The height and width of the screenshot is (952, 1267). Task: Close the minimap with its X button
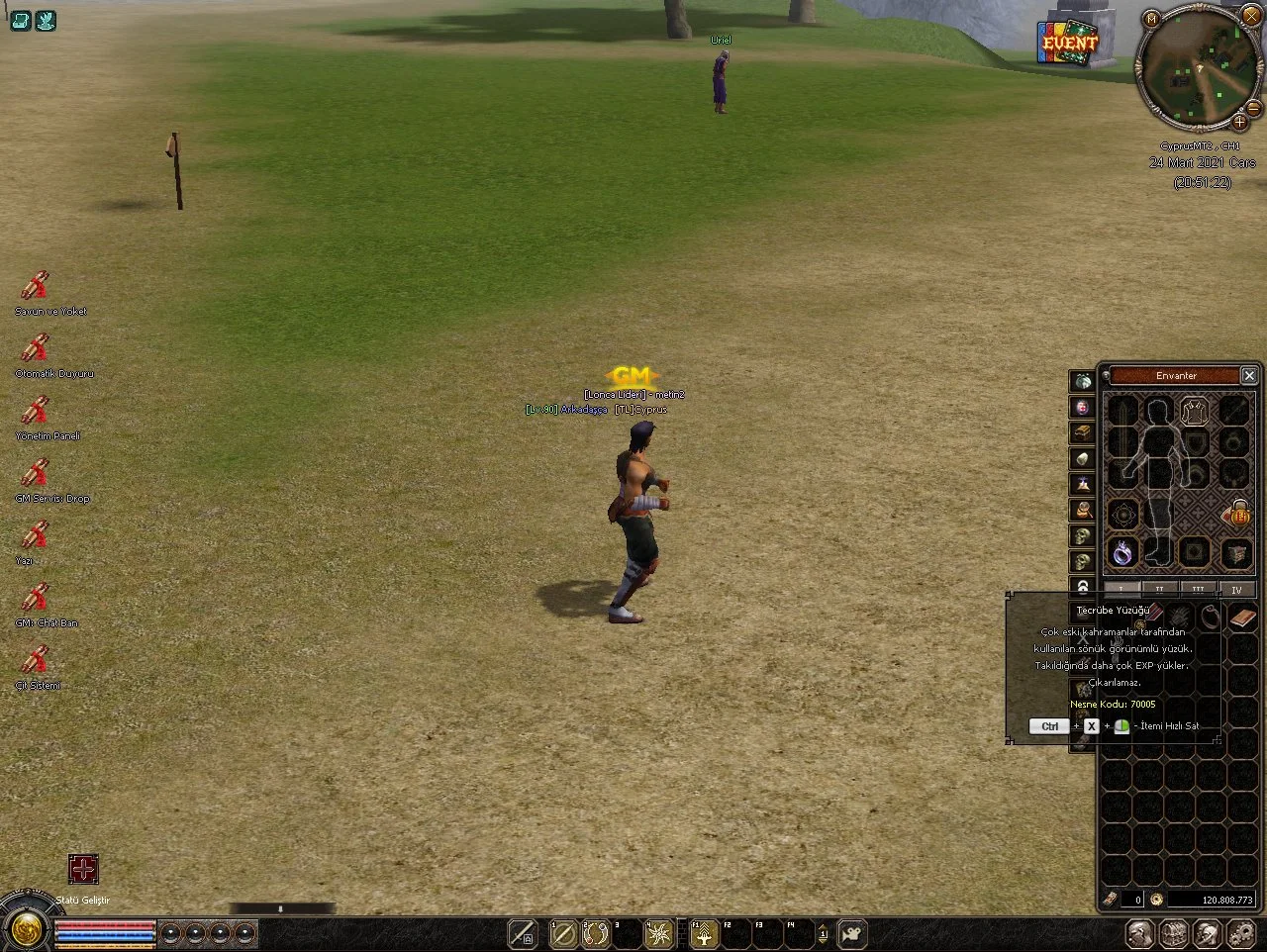tap(1253, 17)
